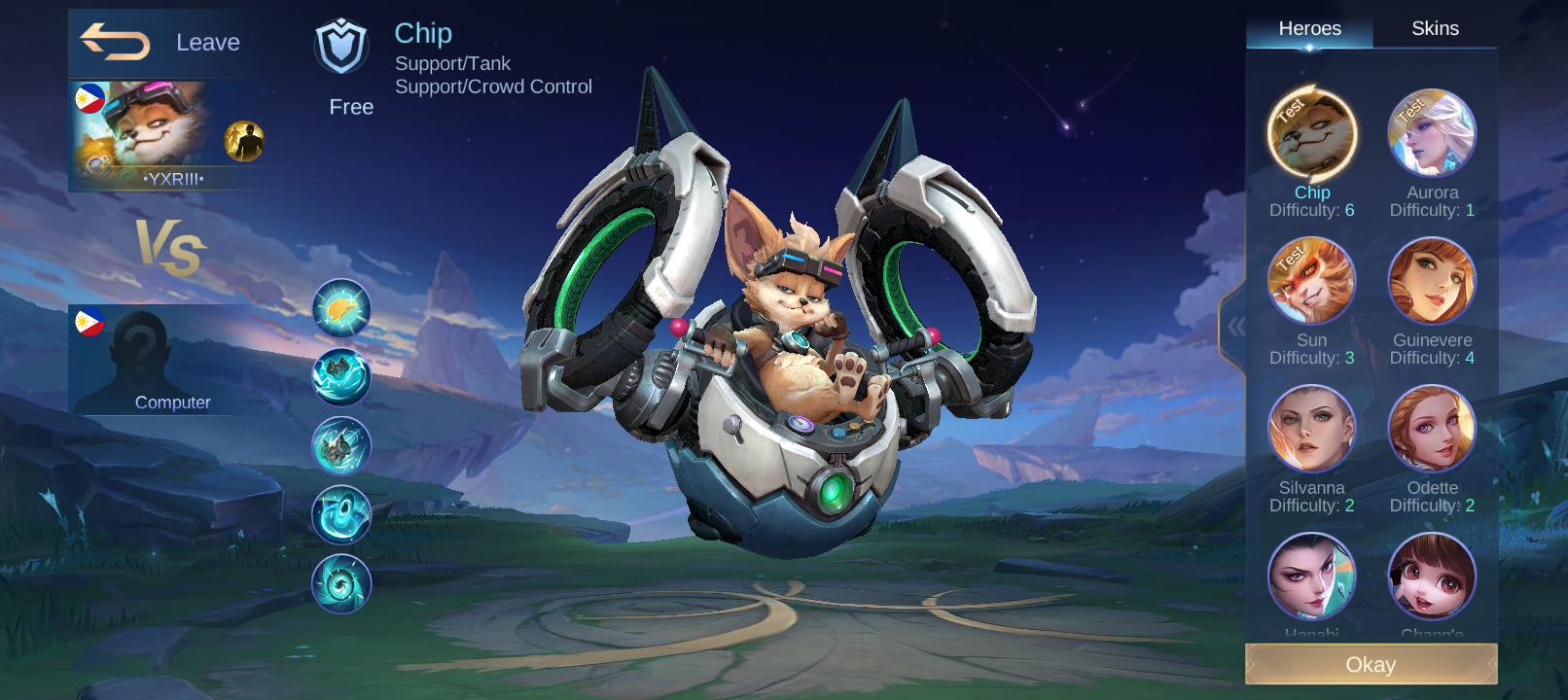The image size is (1568, 700).
Task: Choose Chang'e at the bottom of the roster
Action: (1431, 576)
